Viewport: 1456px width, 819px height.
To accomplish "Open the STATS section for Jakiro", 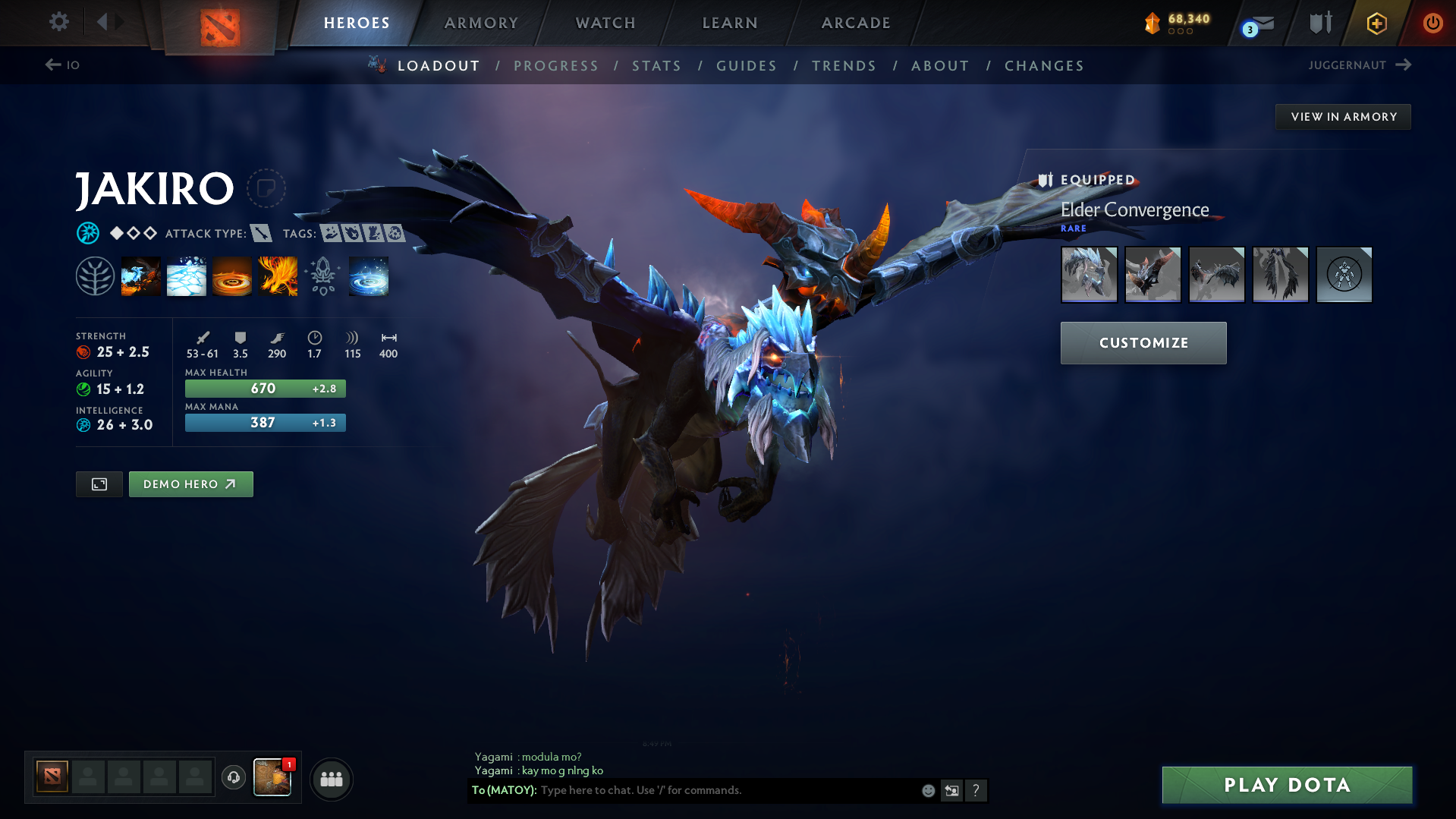I will (x=656, y=65).
